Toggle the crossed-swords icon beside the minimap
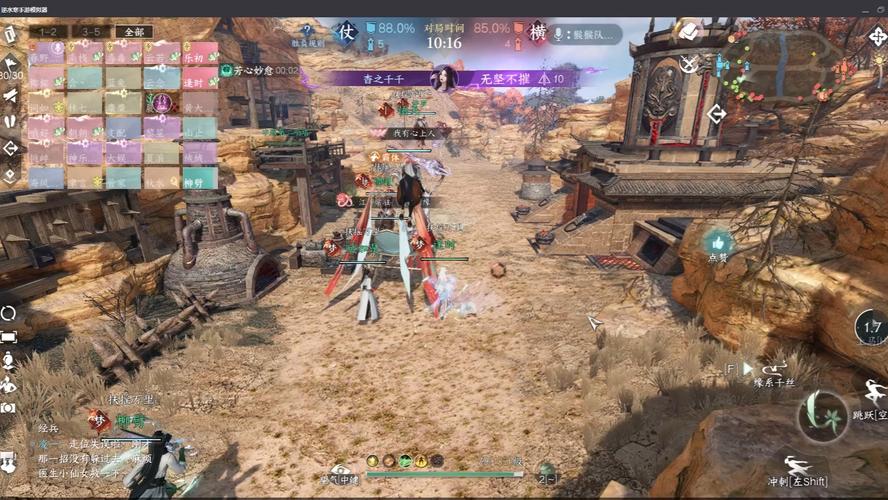Viewport: 888px width, 500px height. [689, 64]
